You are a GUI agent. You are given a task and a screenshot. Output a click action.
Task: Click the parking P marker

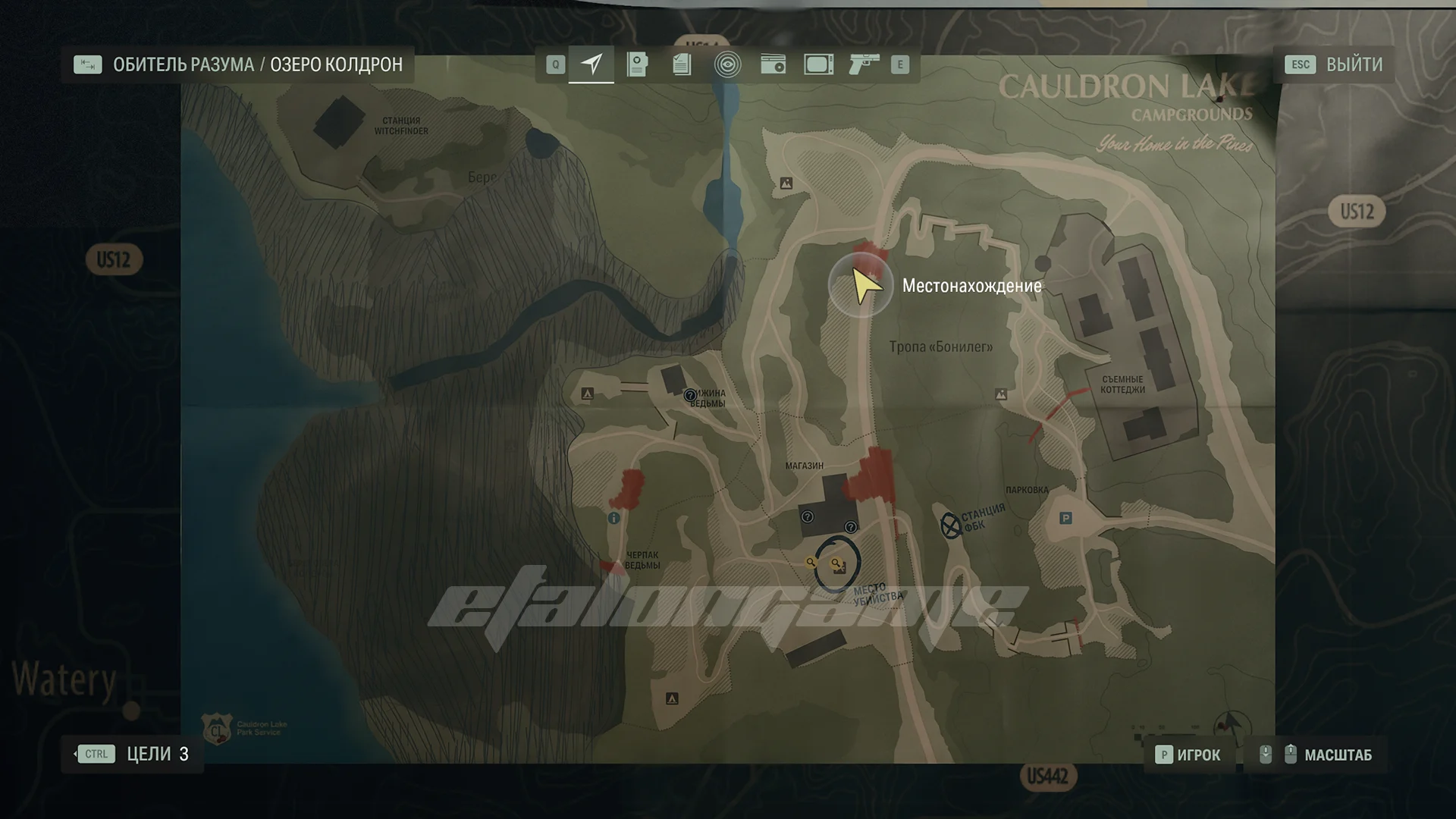1065,519
